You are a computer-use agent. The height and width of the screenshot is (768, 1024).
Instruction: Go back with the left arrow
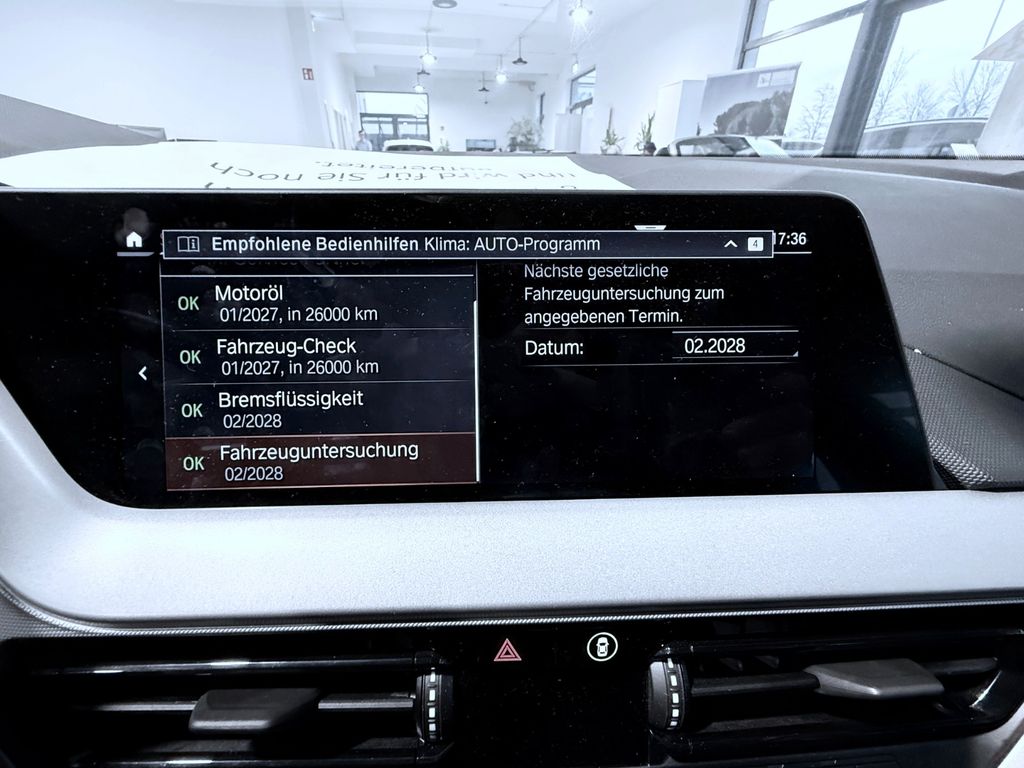pyautogui.click(x=142, y=373)
